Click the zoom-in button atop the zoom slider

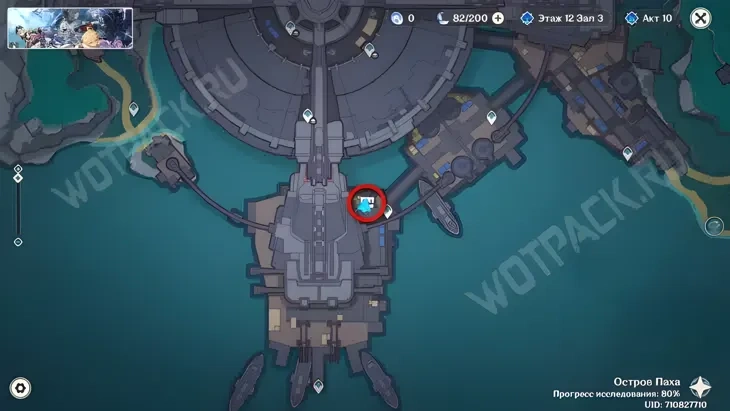[18, 170]
